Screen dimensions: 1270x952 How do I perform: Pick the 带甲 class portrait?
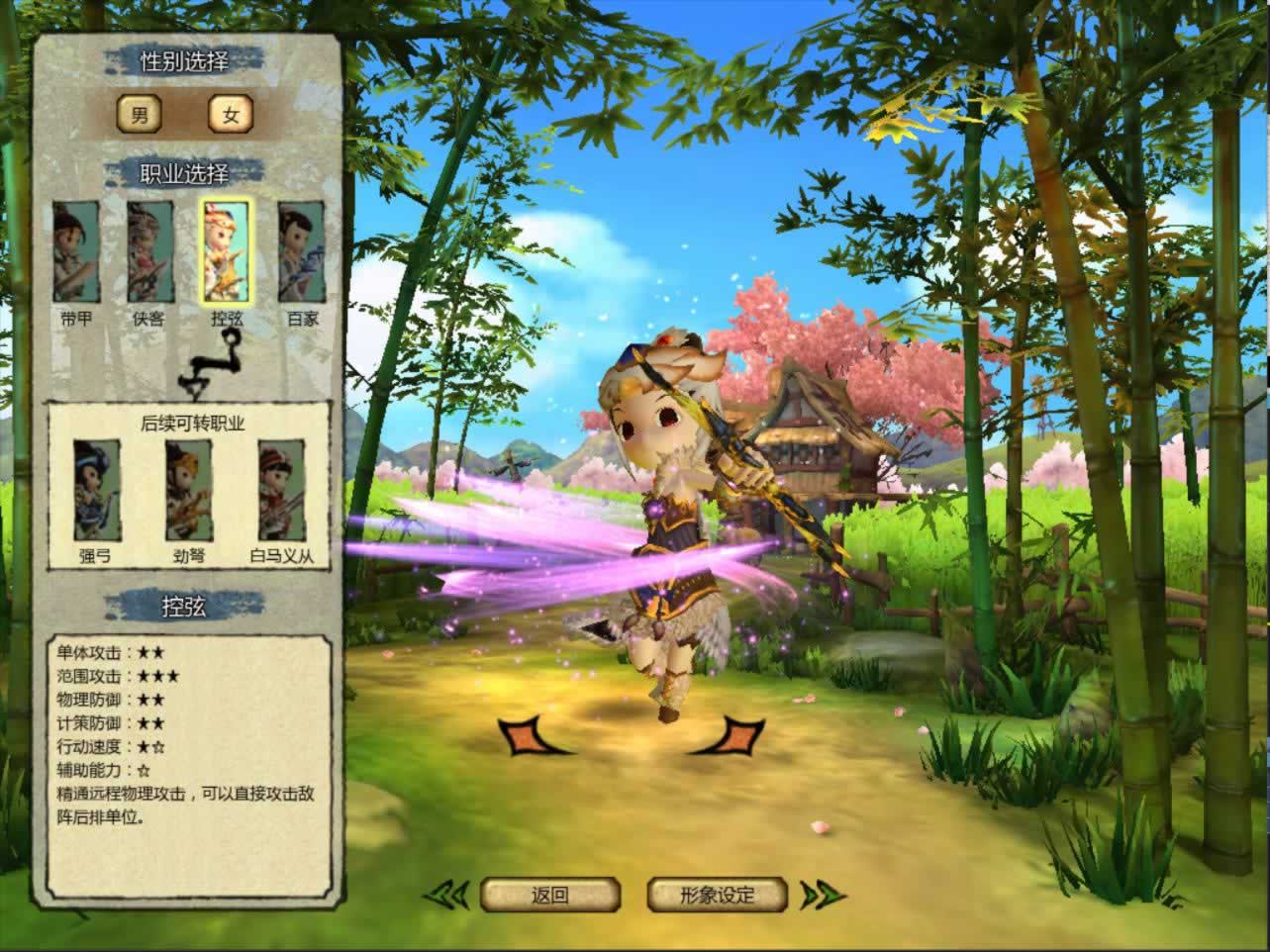pyautogui.click(x=76, y=252)
